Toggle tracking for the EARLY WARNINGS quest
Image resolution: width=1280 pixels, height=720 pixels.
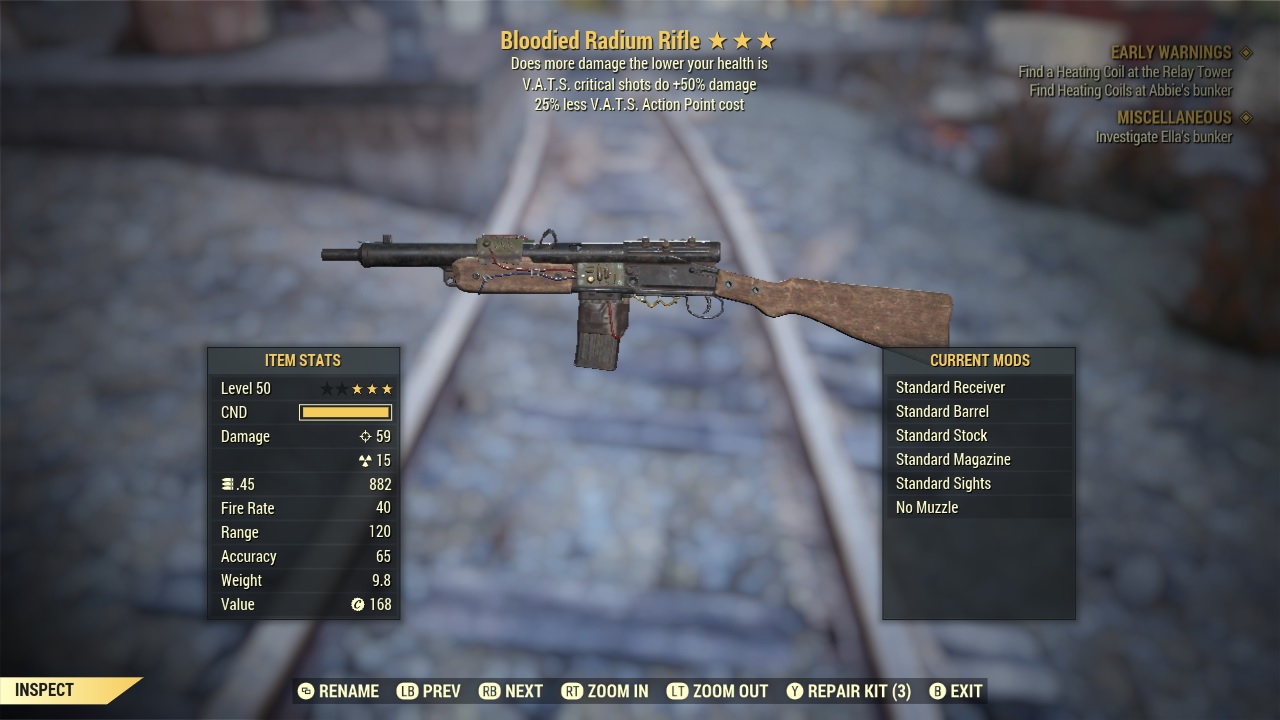[1170, 52]
